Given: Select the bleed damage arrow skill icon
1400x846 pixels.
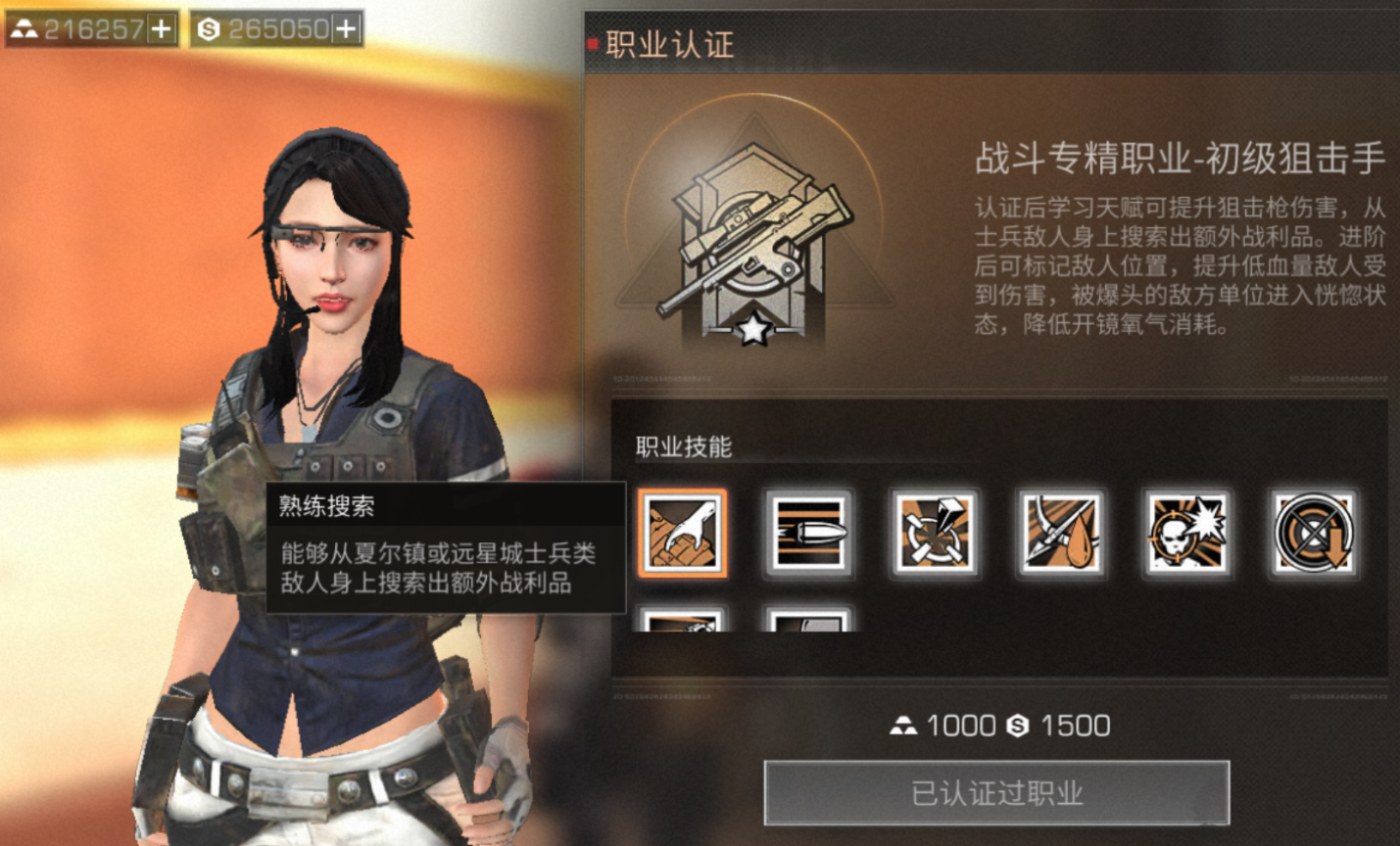Looking at the screenshot, I should 1061,534.
